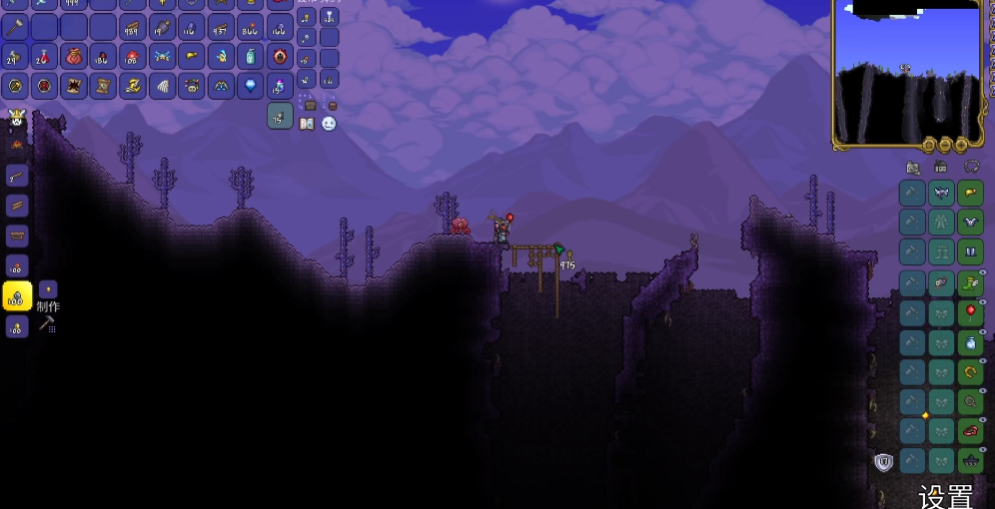
Task: Toggle the defense shield icon
Action: pyautogui.click(x=883, y=461)
